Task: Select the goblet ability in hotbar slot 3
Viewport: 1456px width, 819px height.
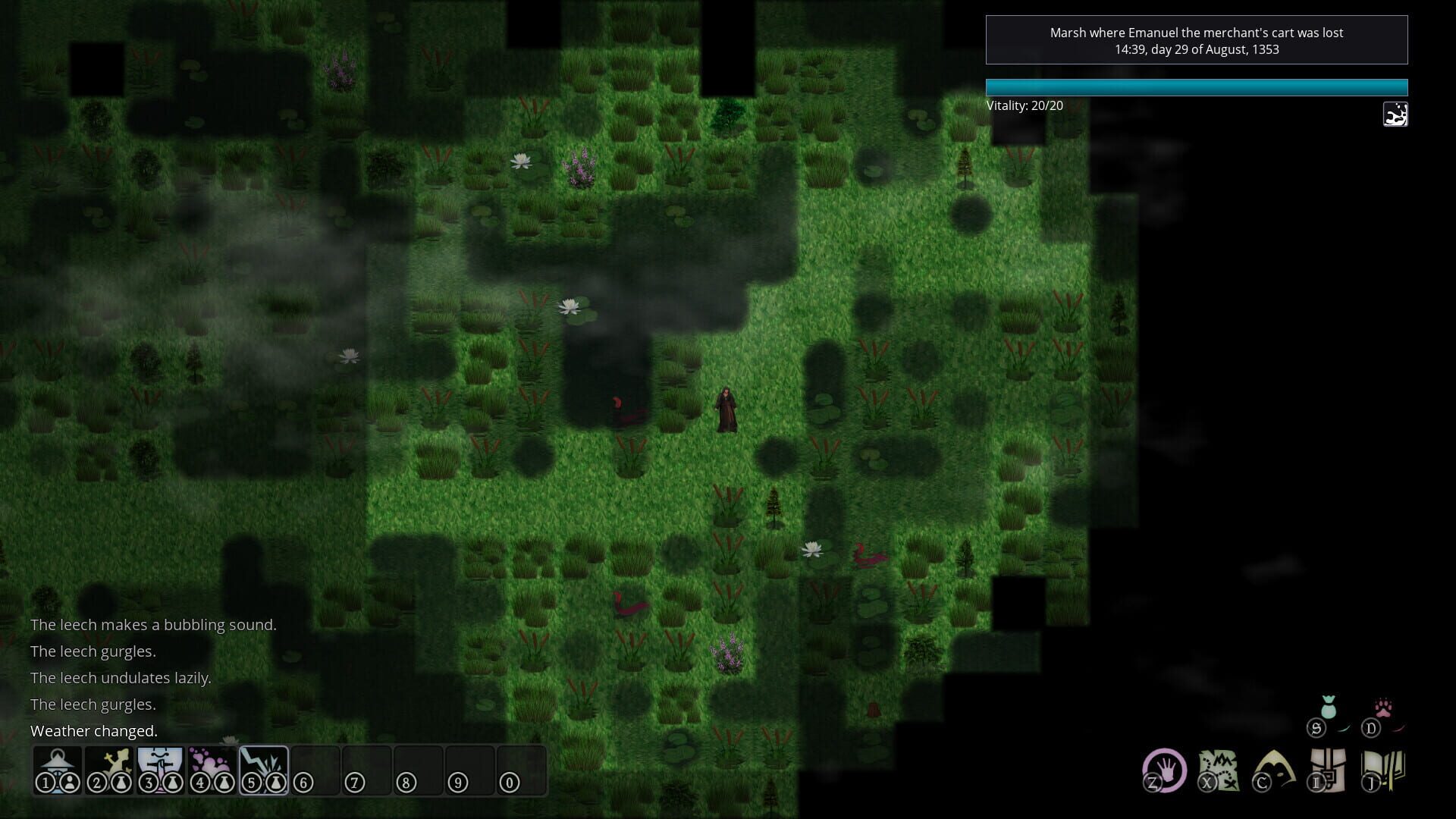Action: 159,767
